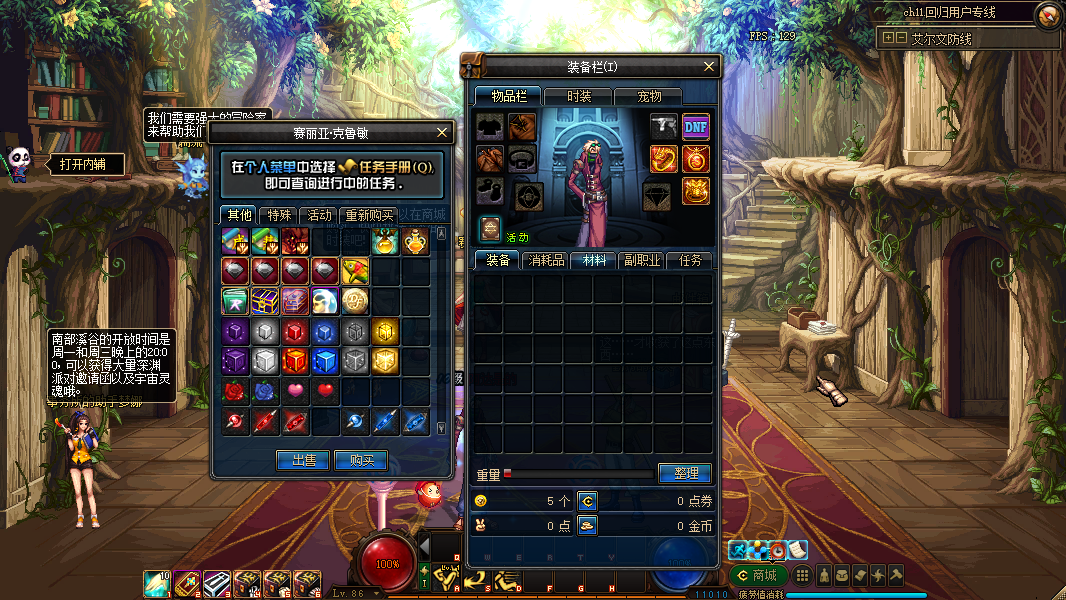Switch to the 时装 avatar tab
The width and height of the screenshot is (1066, 600).
coord(578,96)
